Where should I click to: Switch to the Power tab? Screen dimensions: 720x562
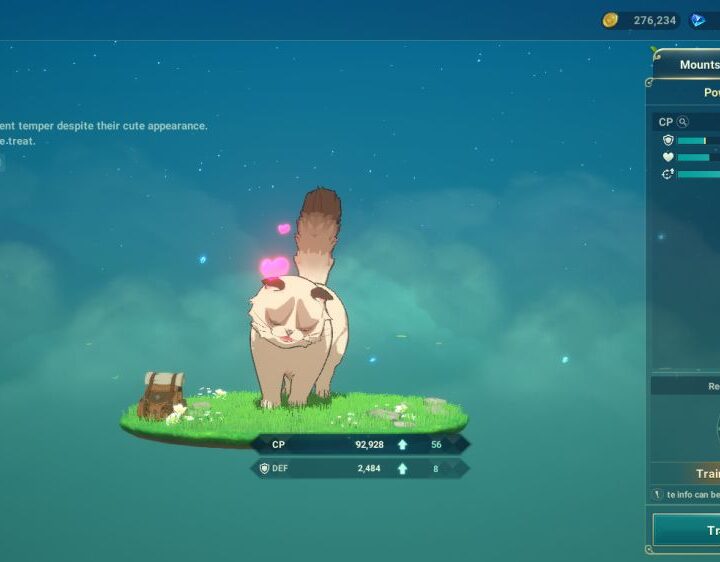point(708,92)
